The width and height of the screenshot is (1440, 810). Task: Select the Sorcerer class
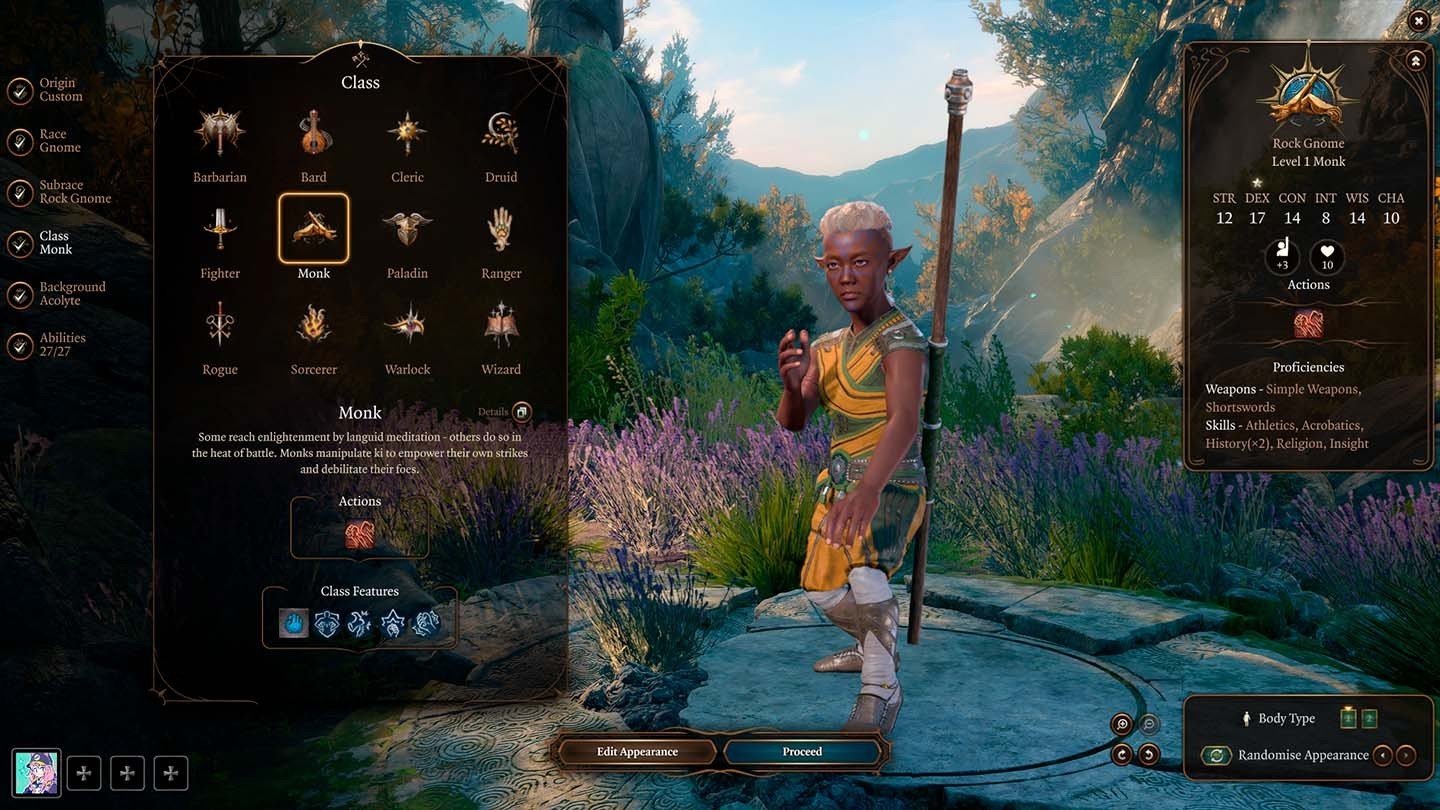[x=314, y=326]
